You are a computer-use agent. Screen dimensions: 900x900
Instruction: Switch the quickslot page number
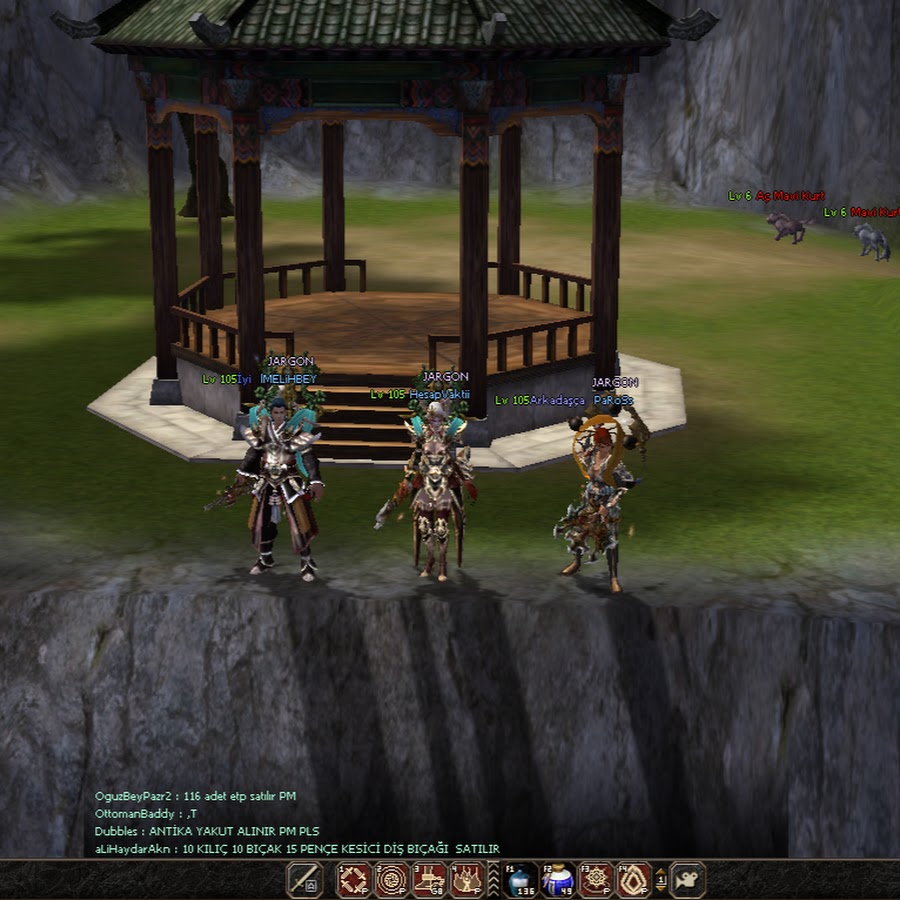point(661,880)
